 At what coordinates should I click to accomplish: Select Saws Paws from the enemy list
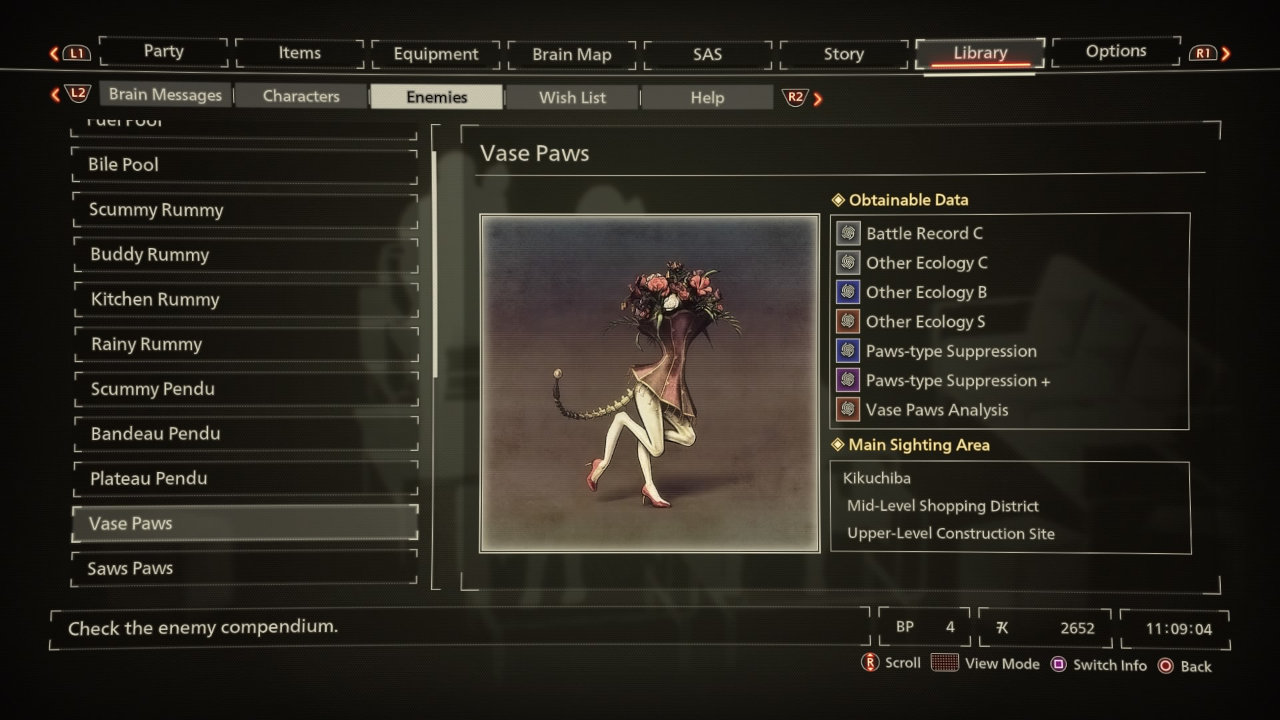click(244, 568)
